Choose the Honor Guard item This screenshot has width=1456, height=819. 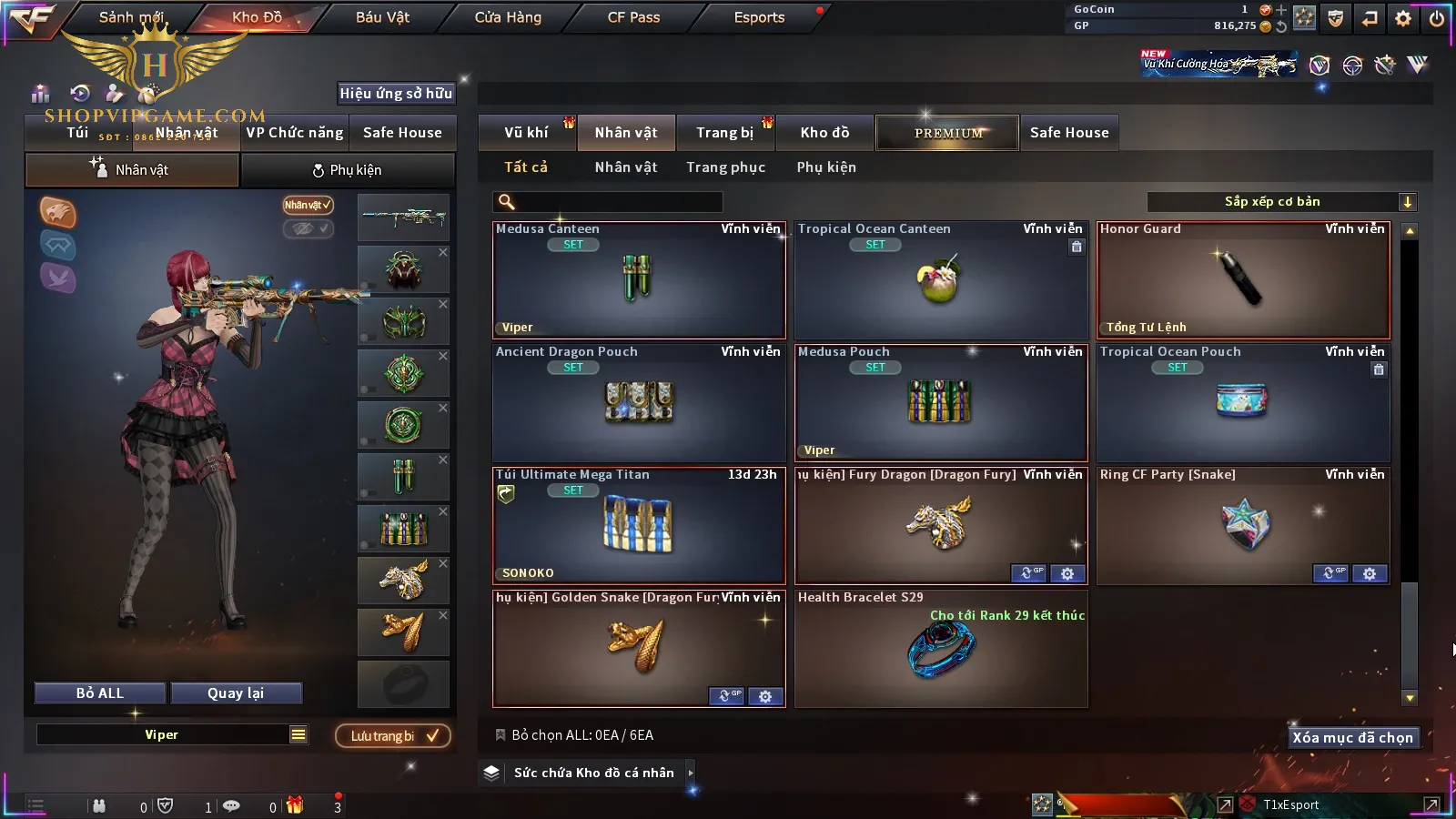tap(1243, 280)
